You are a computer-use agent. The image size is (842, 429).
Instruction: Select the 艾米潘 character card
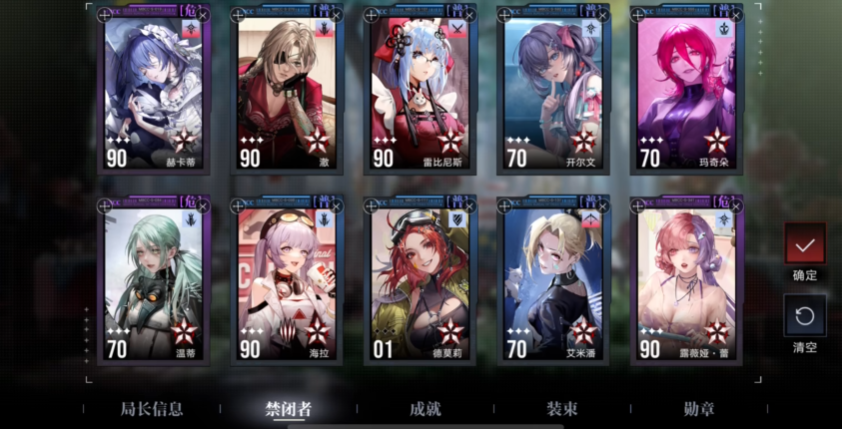pyautogui.click(x=553, y=280)
